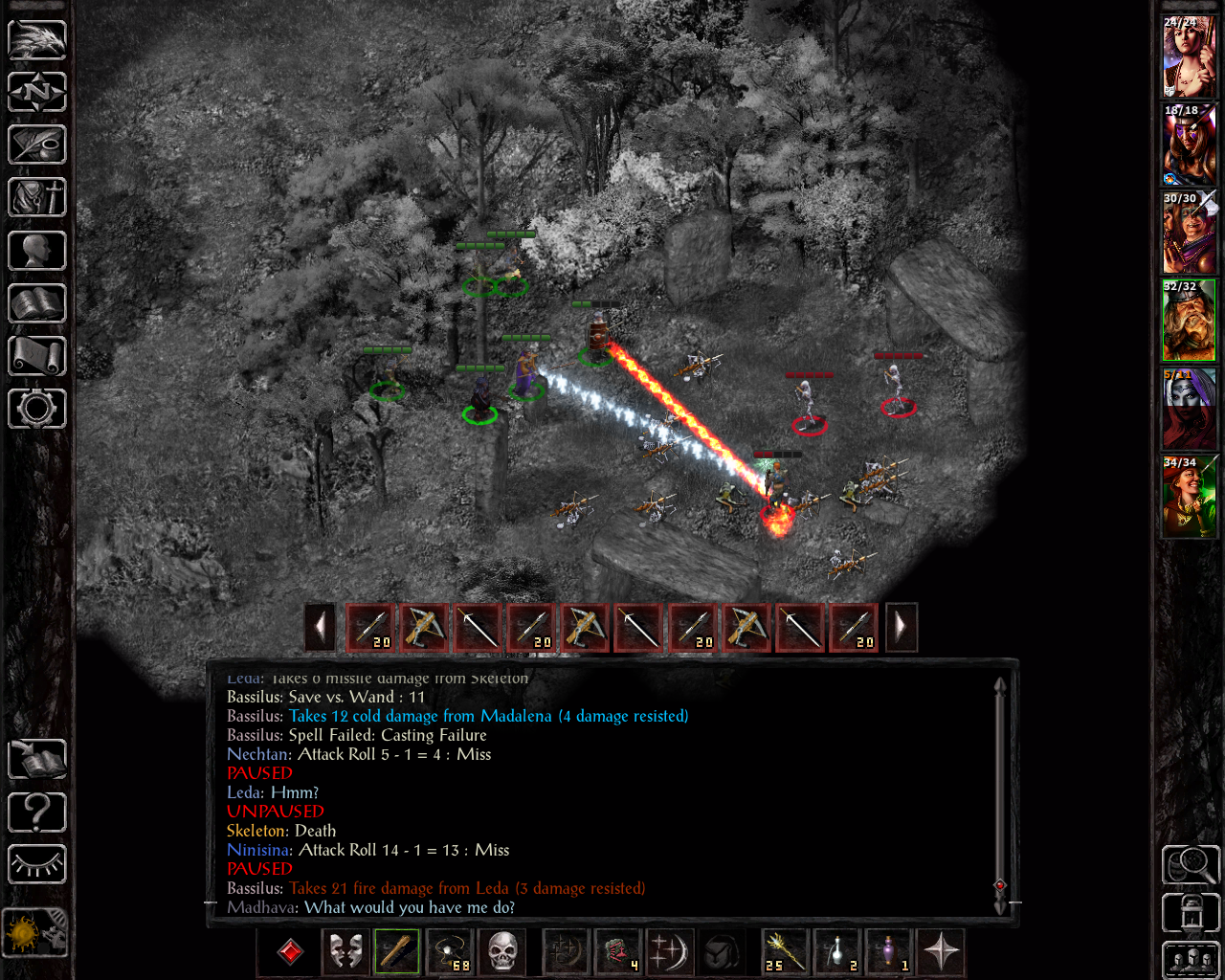Open the area map with the compass icon
This screenshot has width=1225, height=980.
[36, 92]
